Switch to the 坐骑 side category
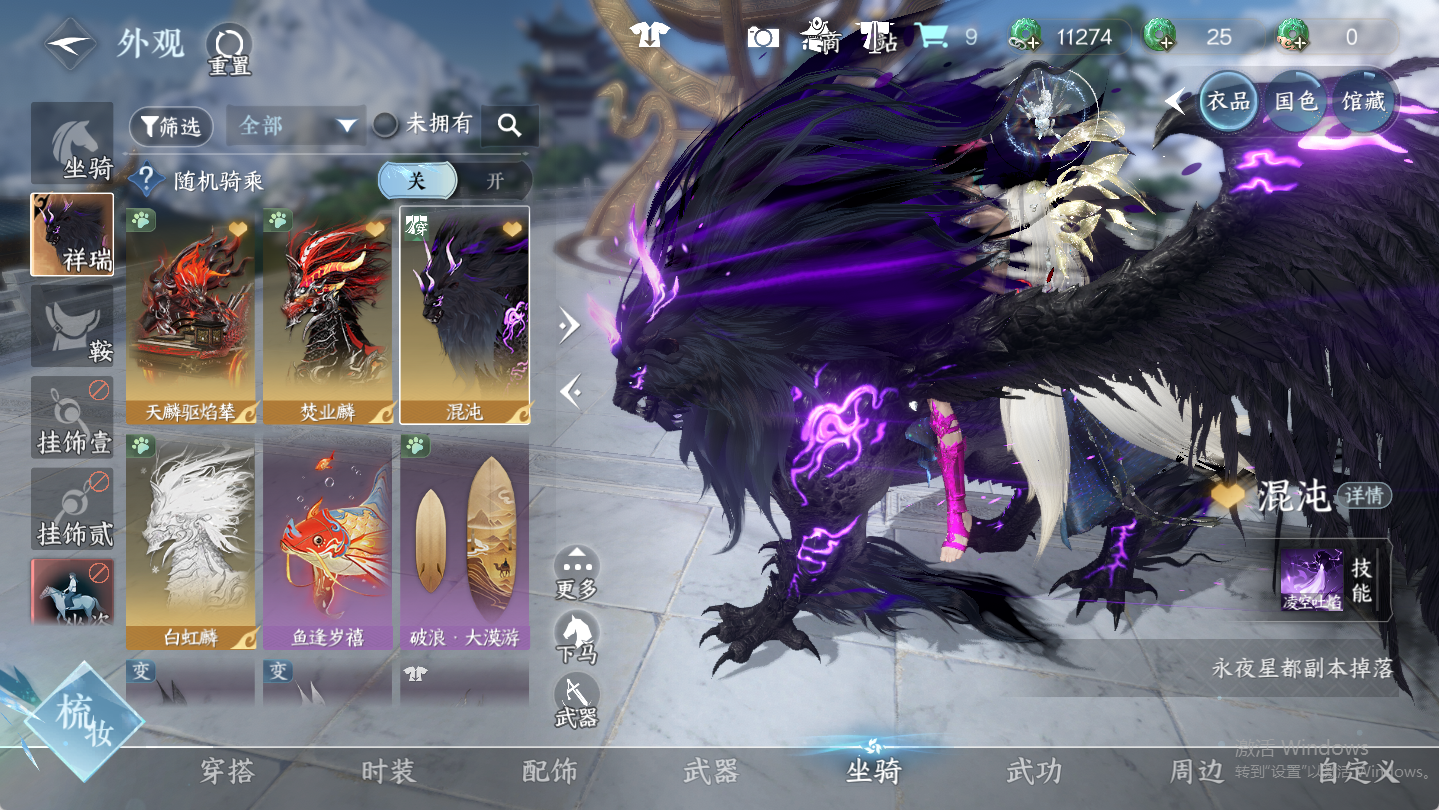This screenshot has width=1439, height=810. [72, 143]
